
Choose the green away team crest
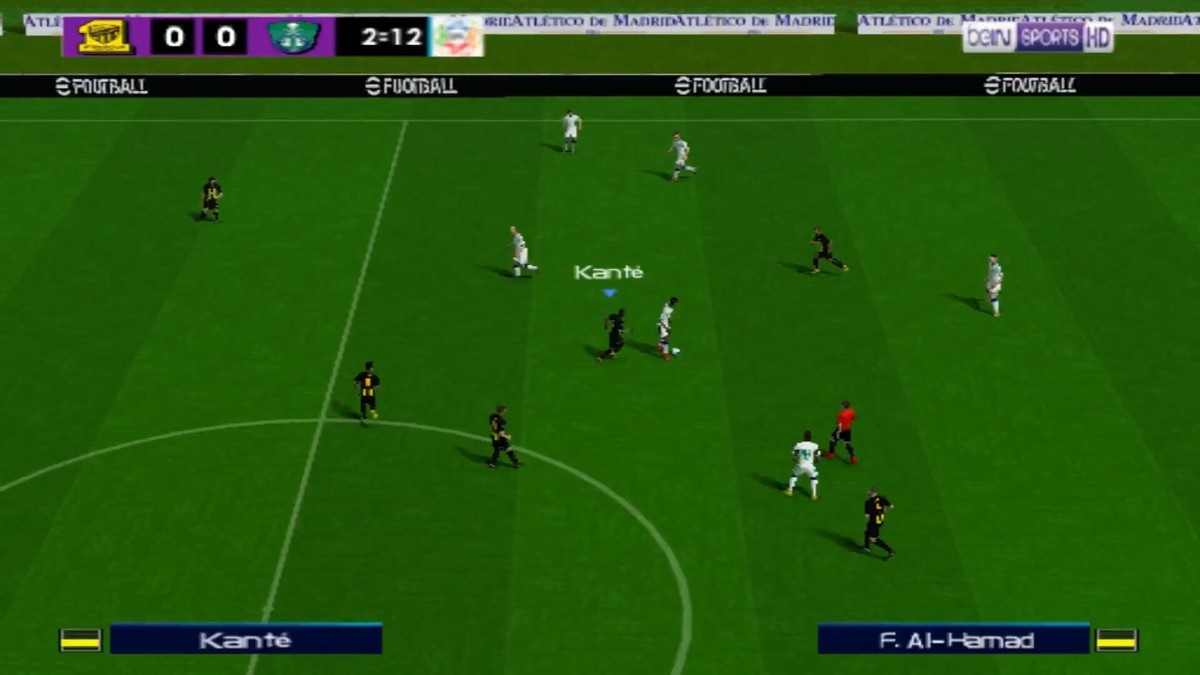tap(293, 37)
